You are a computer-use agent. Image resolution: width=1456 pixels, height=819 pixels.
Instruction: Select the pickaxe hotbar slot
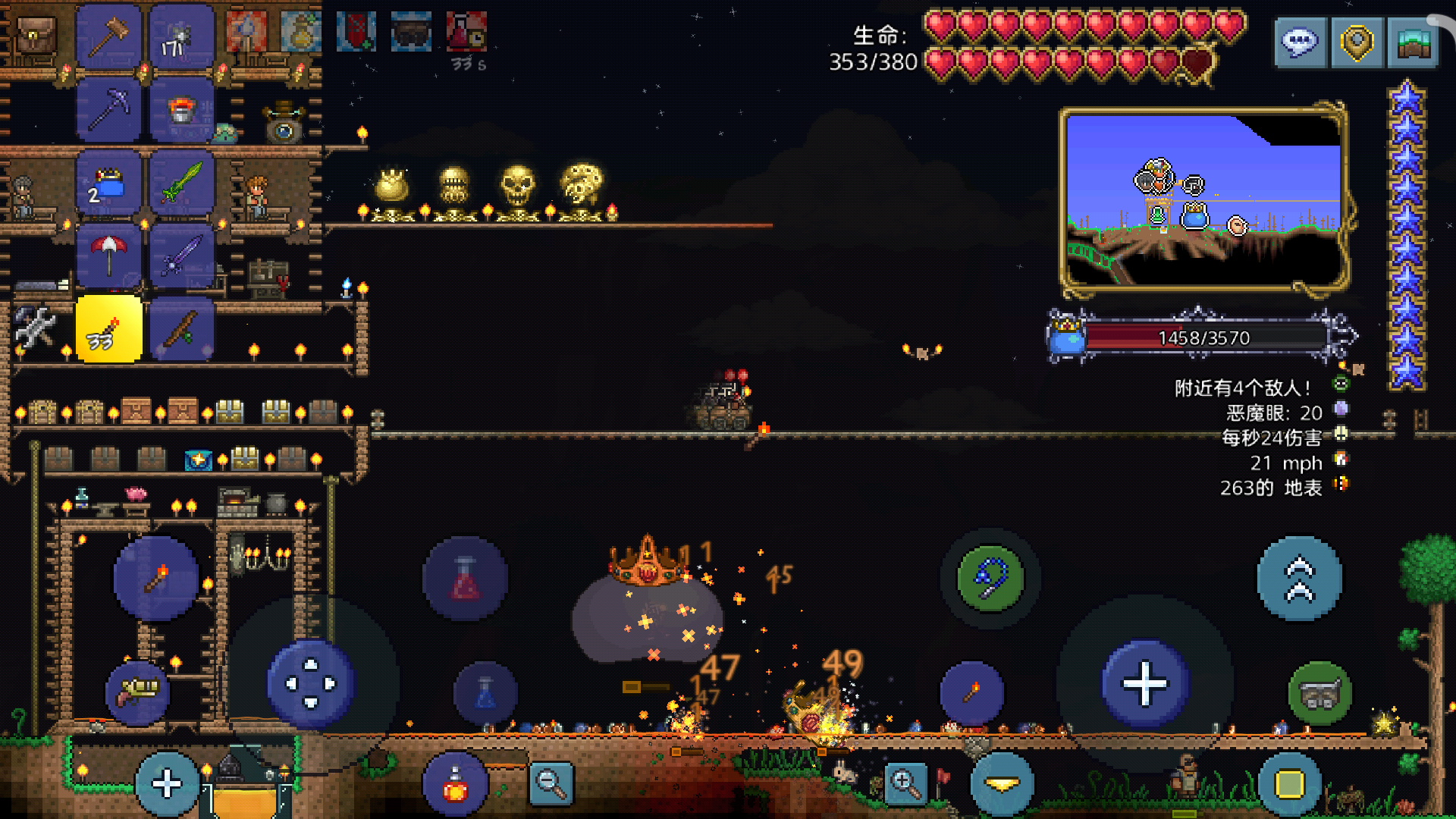point(109,109)
